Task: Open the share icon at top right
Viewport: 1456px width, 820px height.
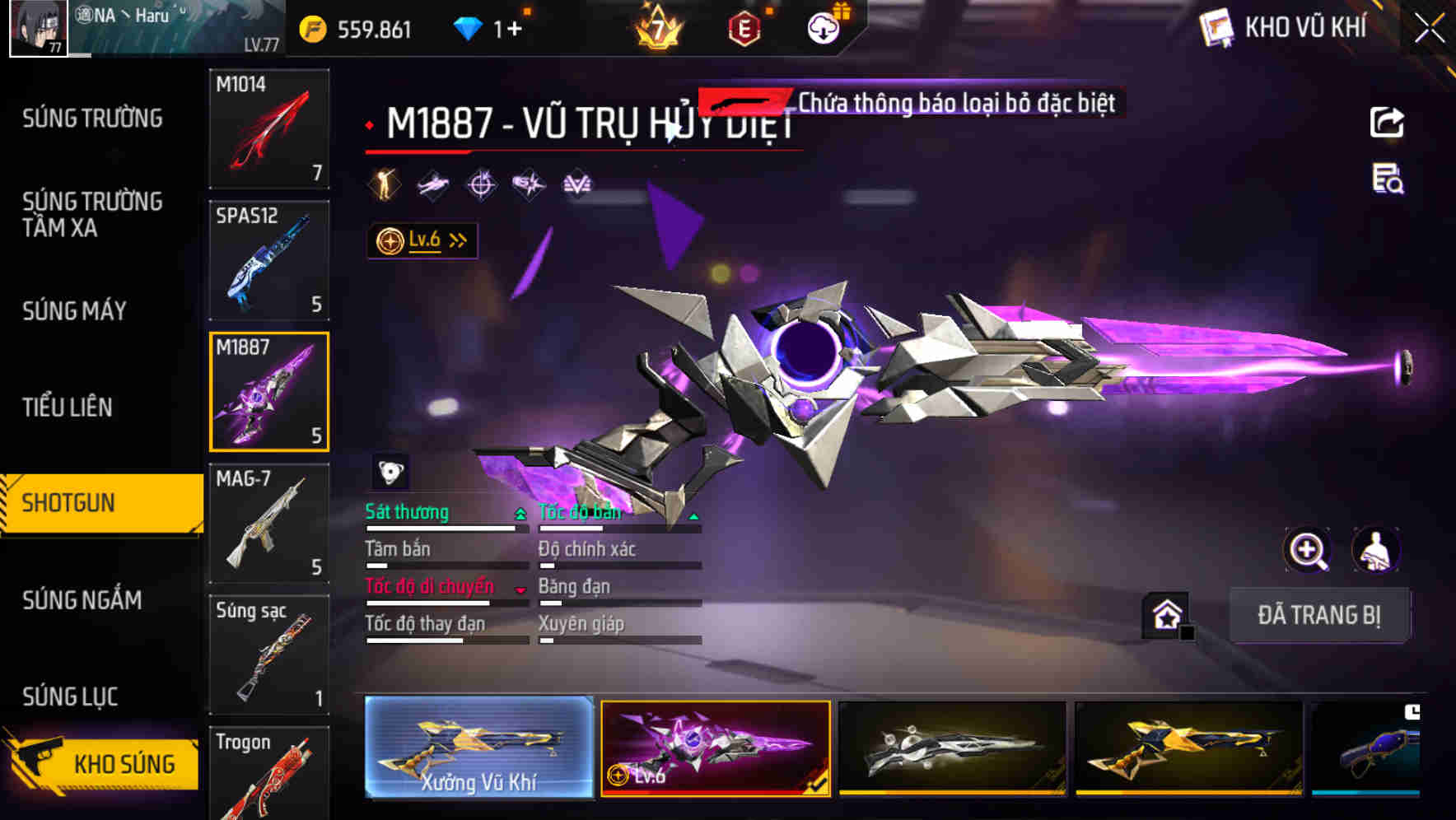Action: pyautogui.click(x=1388, y=122)
